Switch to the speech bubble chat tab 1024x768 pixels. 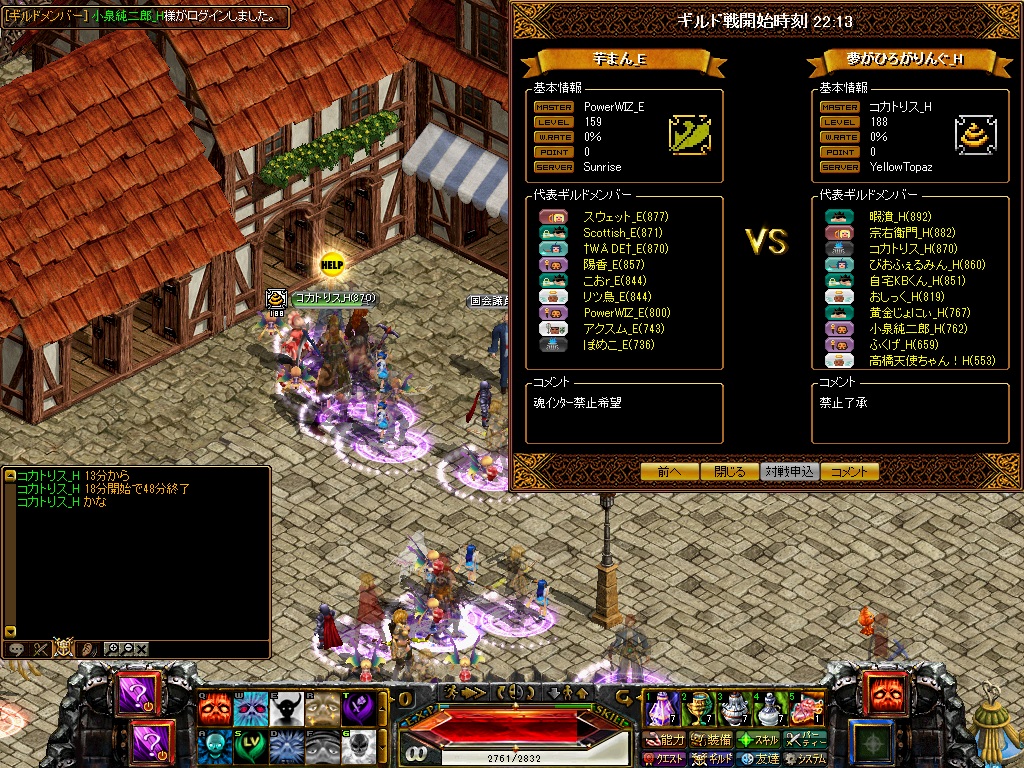[x=17, y=648]
